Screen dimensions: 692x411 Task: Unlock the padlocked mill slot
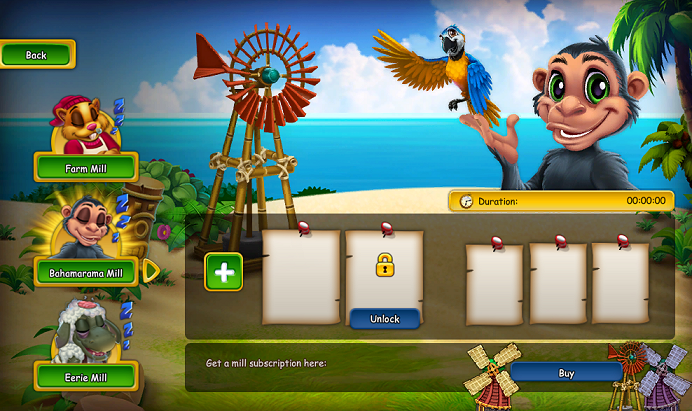tap(384, 319)
